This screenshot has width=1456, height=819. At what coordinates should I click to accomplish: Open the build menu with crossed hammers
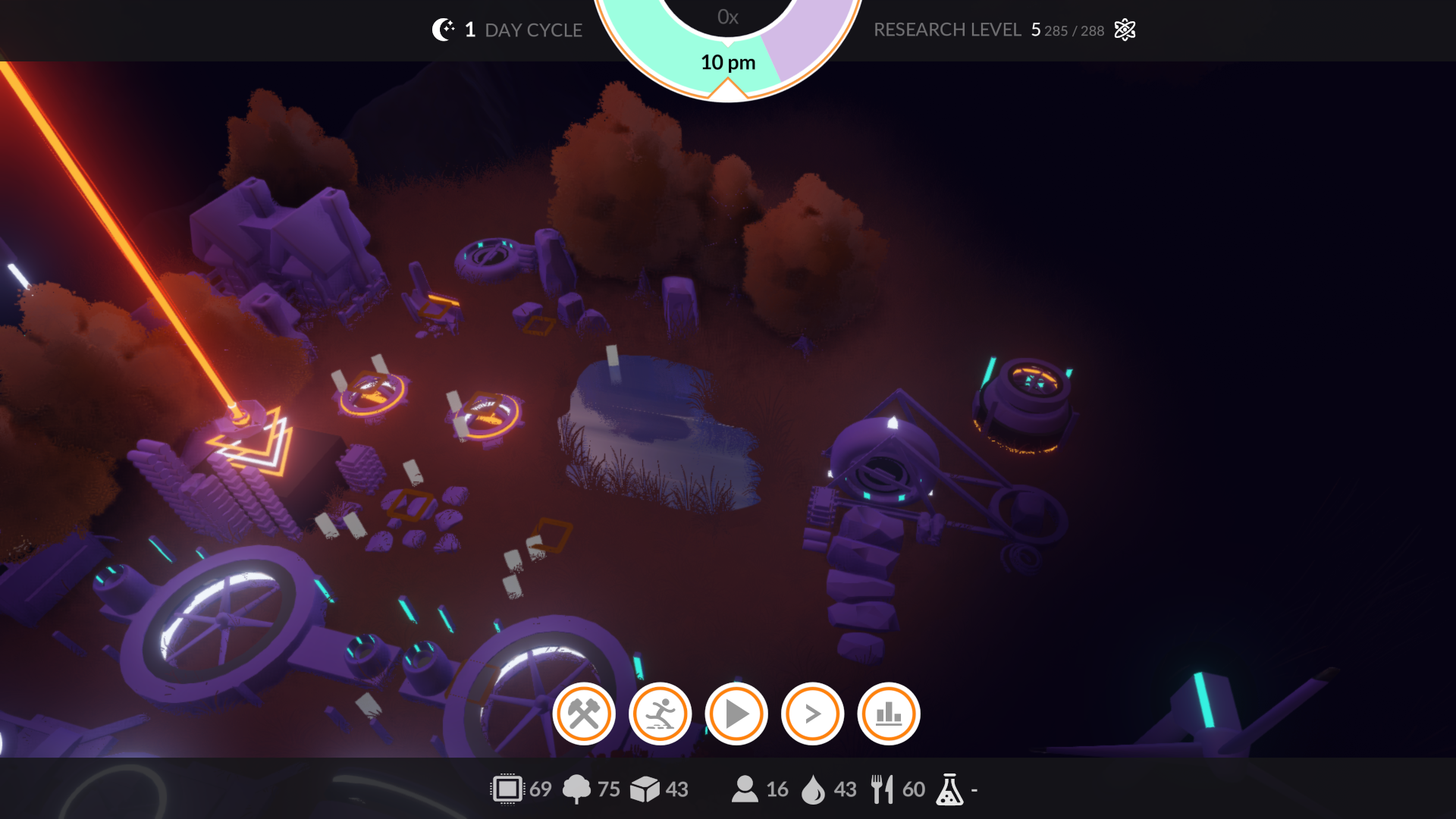584,714
